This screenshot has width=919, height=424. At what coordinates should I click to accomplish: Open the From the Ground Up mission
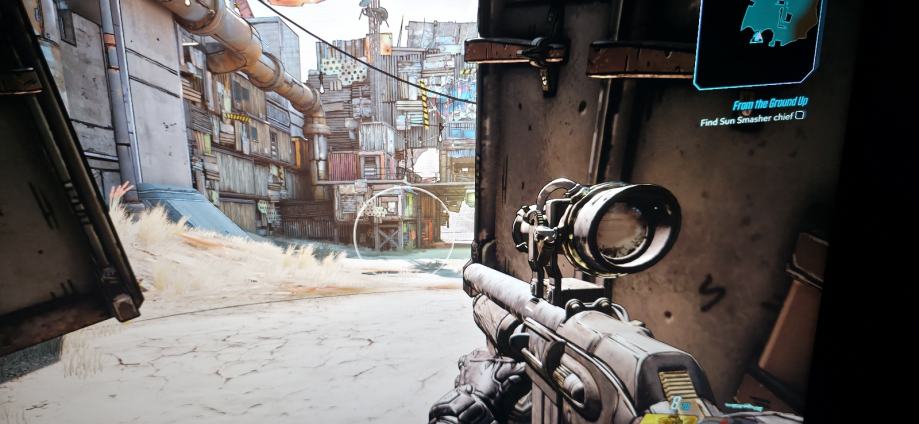coord(768,101)
